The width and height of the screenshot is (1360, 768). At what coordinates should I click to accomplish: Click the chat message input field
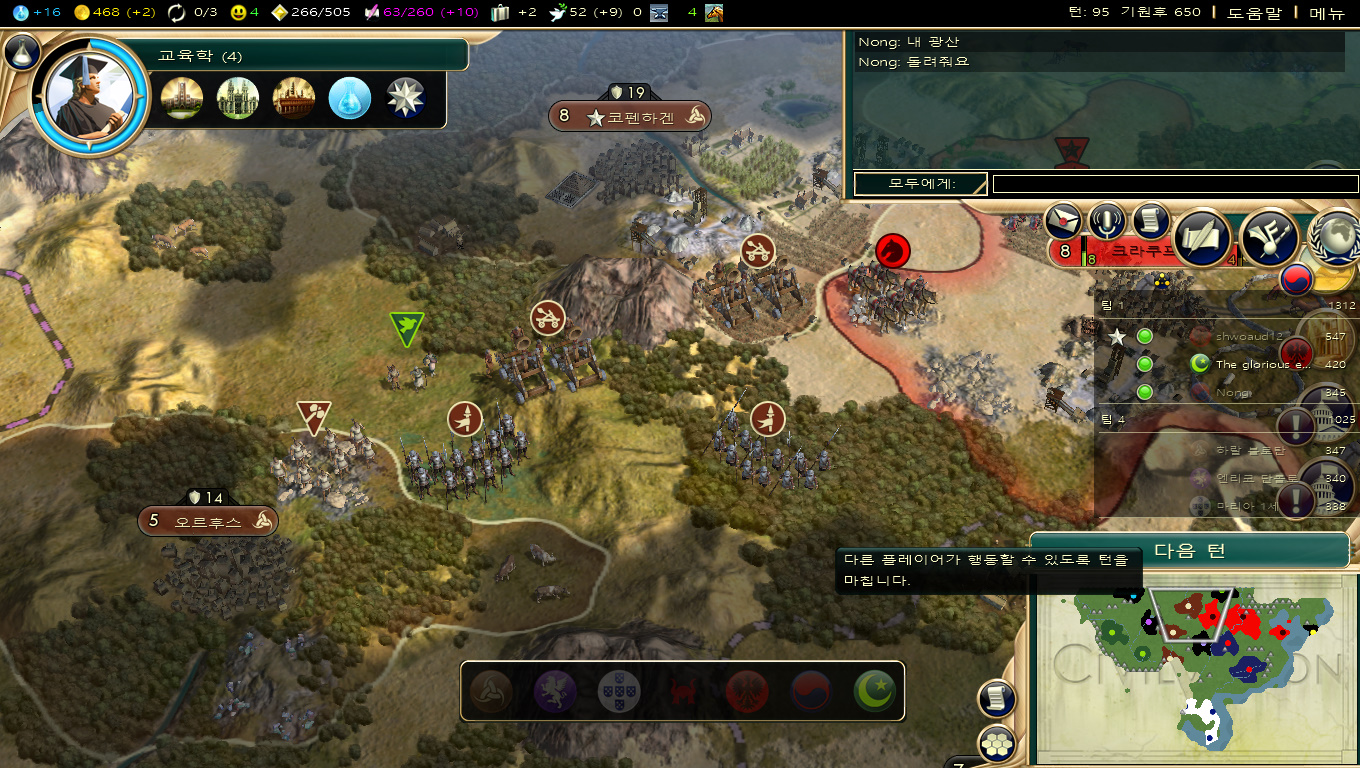(x=1175, y=184)
